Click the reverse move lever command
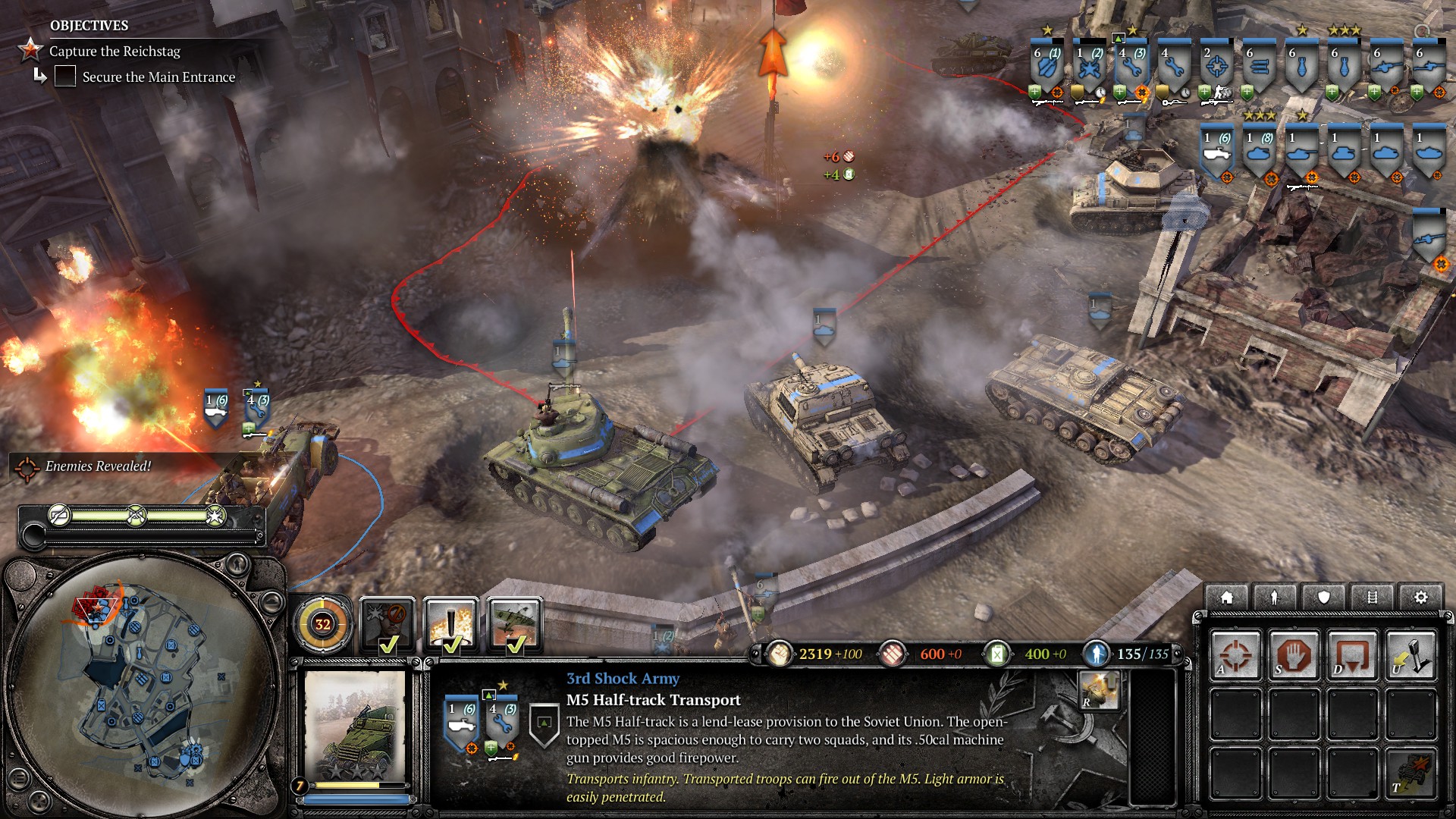This screenshot has width=1456, height=819. (x=1410, y=654)
